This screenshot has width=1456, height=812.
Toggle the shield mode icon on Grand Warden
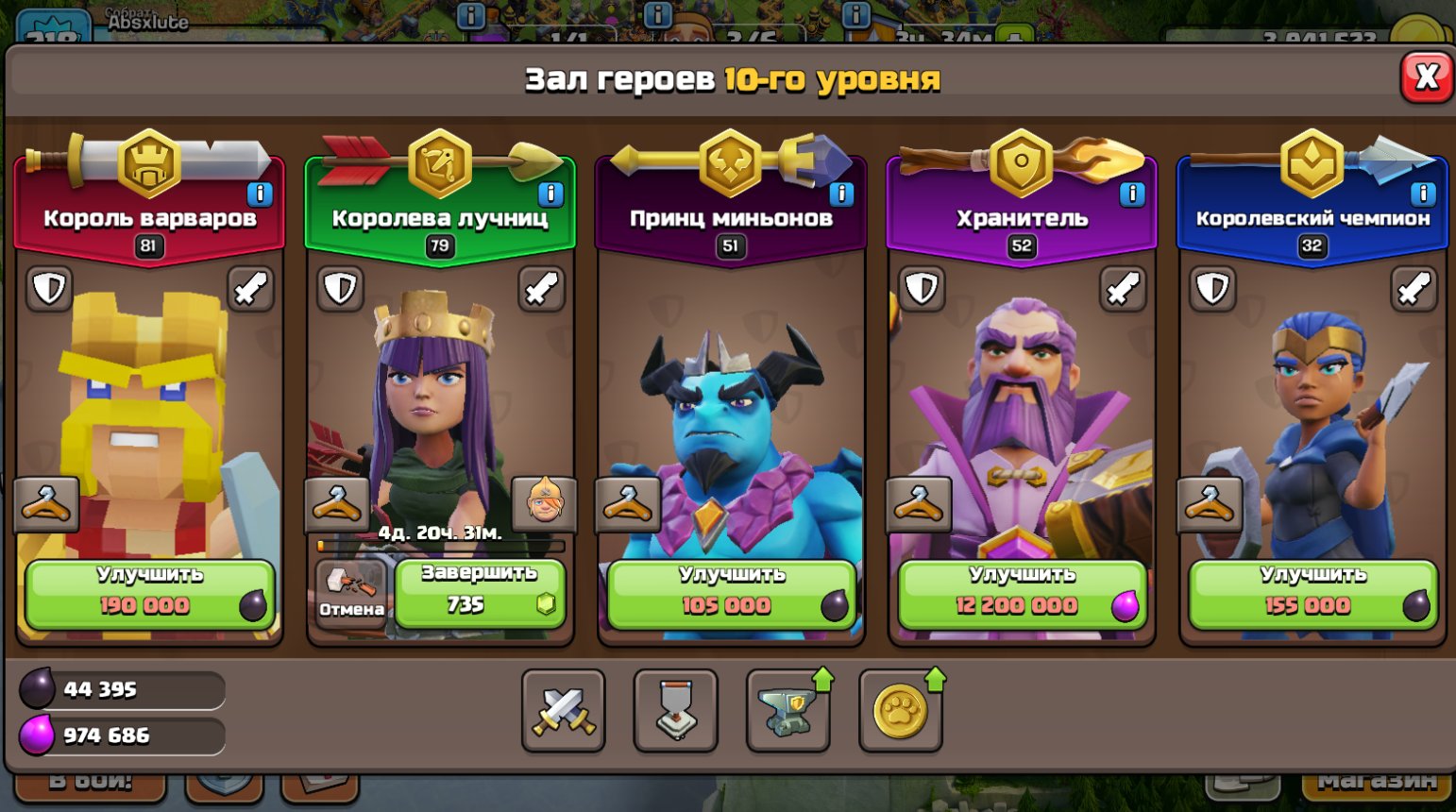(x=922, y=289)
